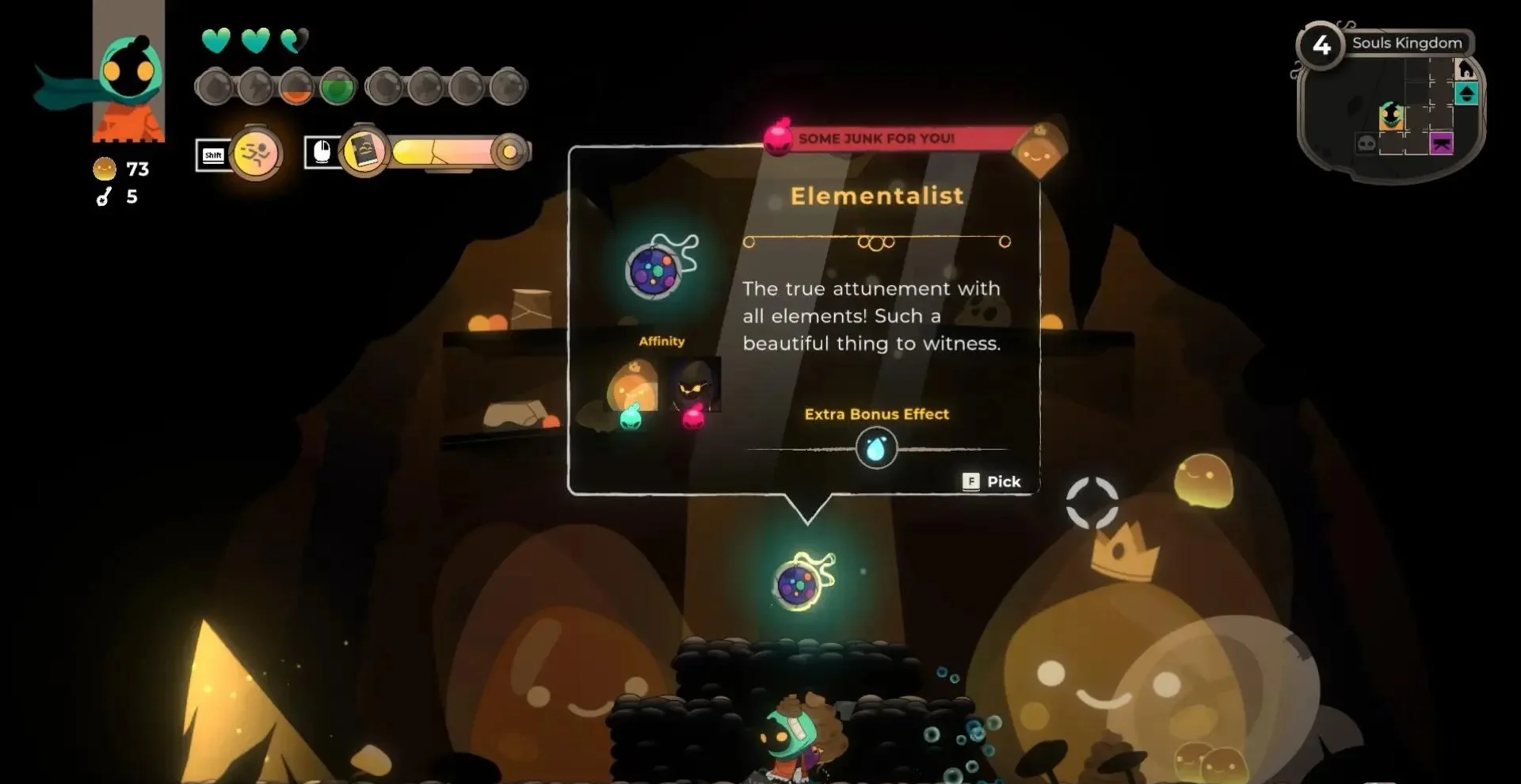Click the green potion flask slot

pos(337,87)
